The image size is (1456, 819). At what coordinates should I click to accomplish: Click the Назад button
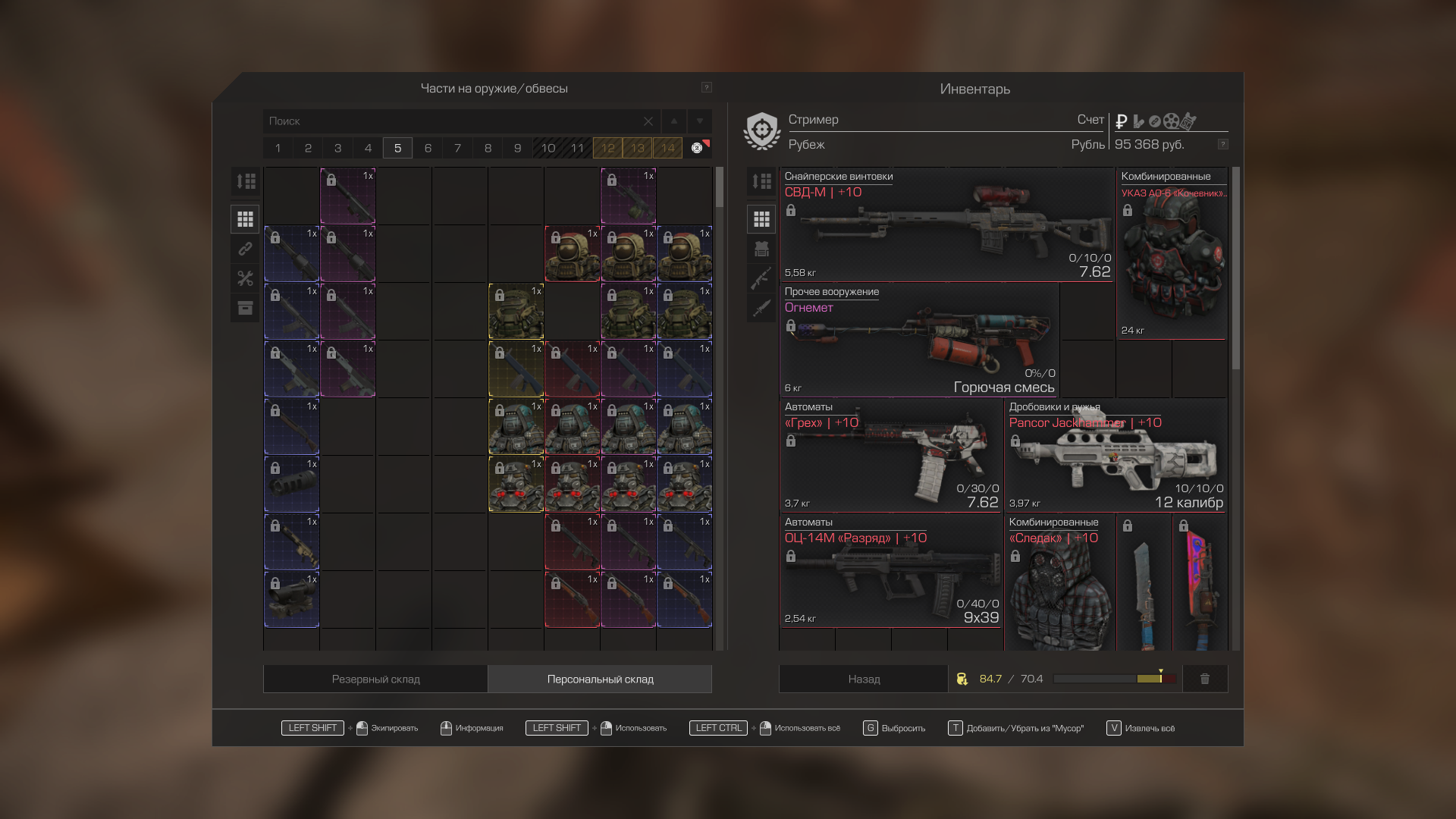pos(864,679)
